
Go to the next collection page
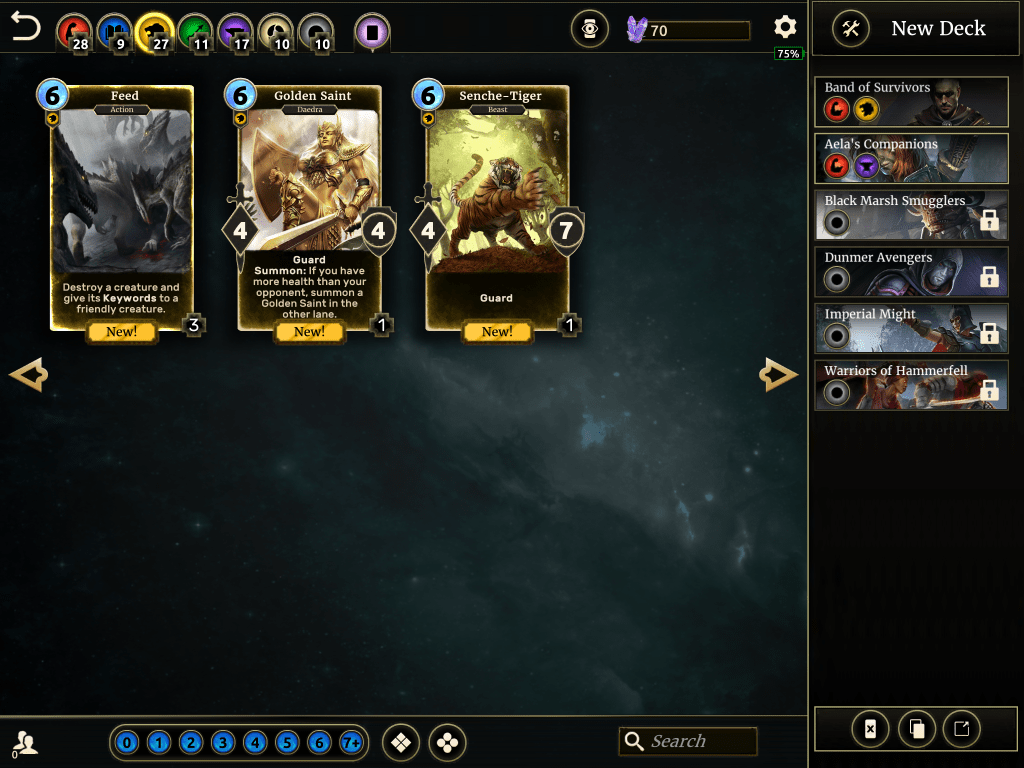pyautogui.click(x=779, y=375)
